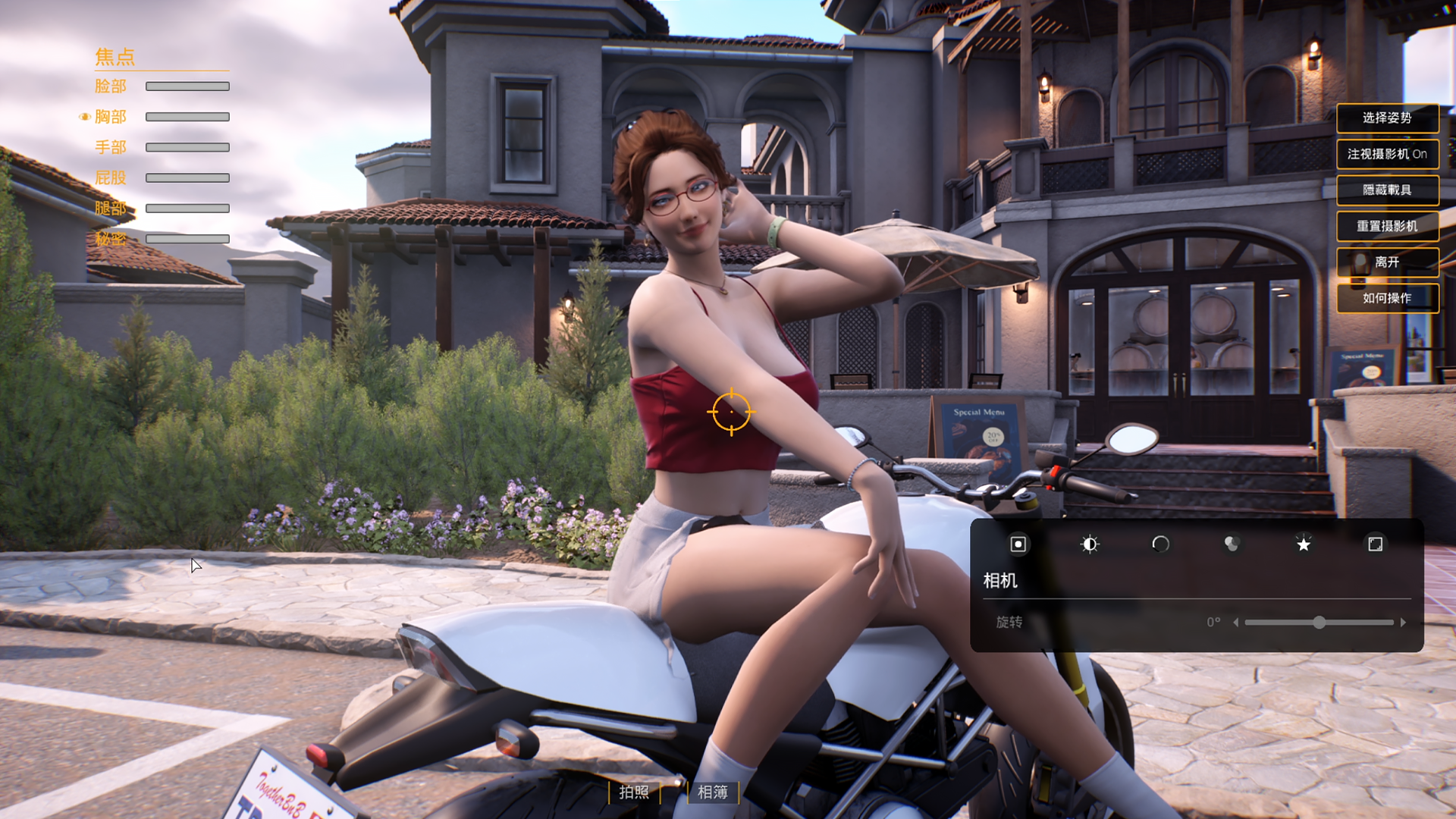Click the right arrow to increase 旋转 angle
The image size is (1456, 819).
(1404, 622)
